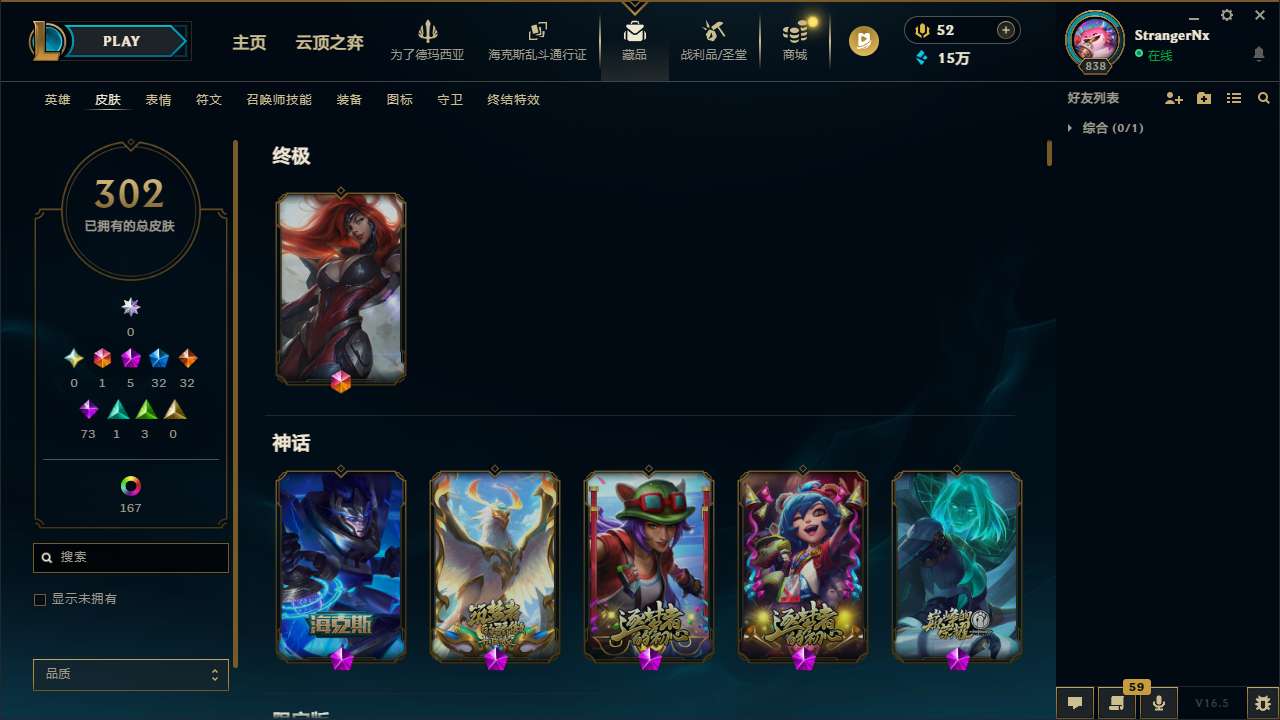Open the store (商城) icon

click(x=795, y=40)
